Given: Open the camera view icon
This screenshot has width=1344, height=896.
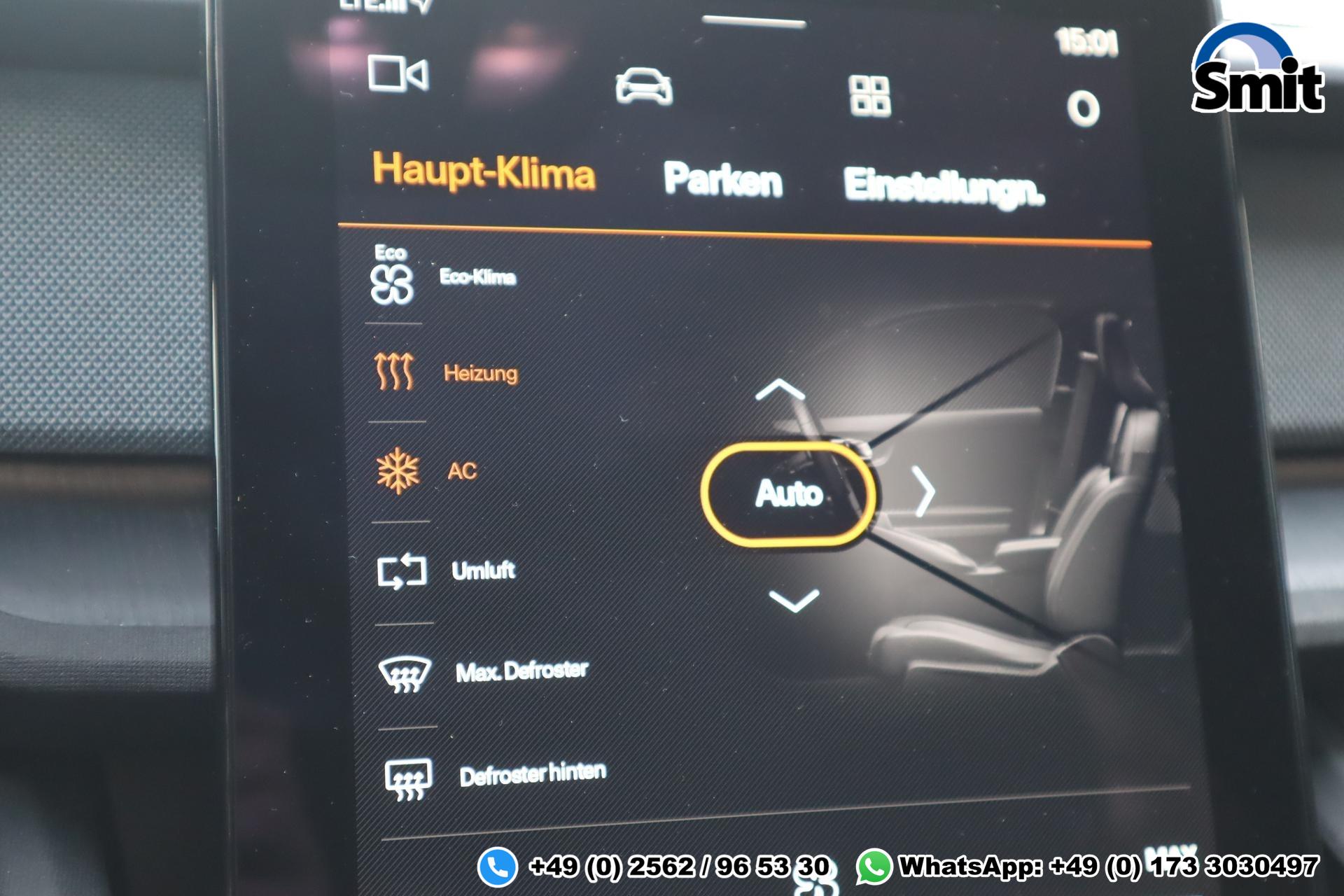Looking at the screenshot, I should click(398, 73).
